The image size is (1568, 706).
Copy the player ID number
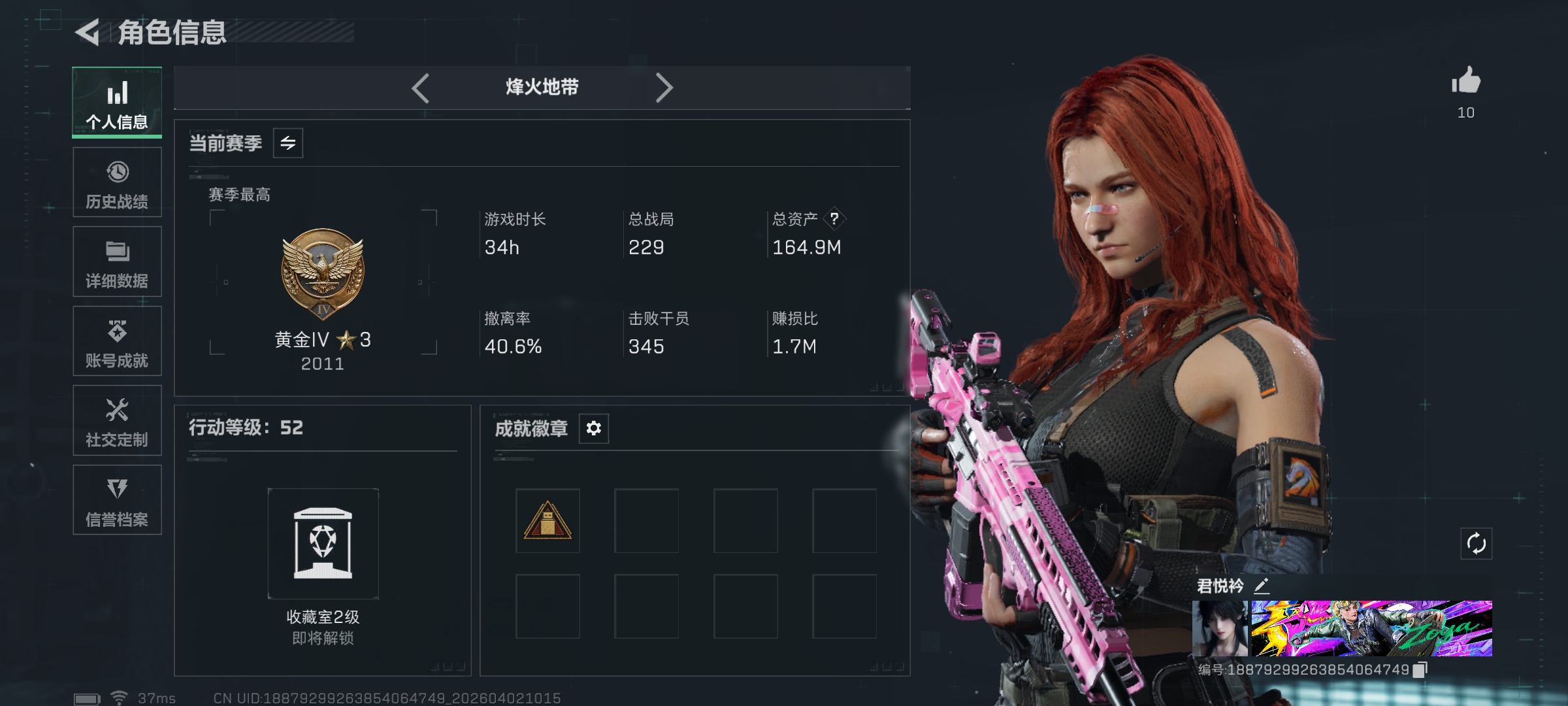(x=1420, y=670)
